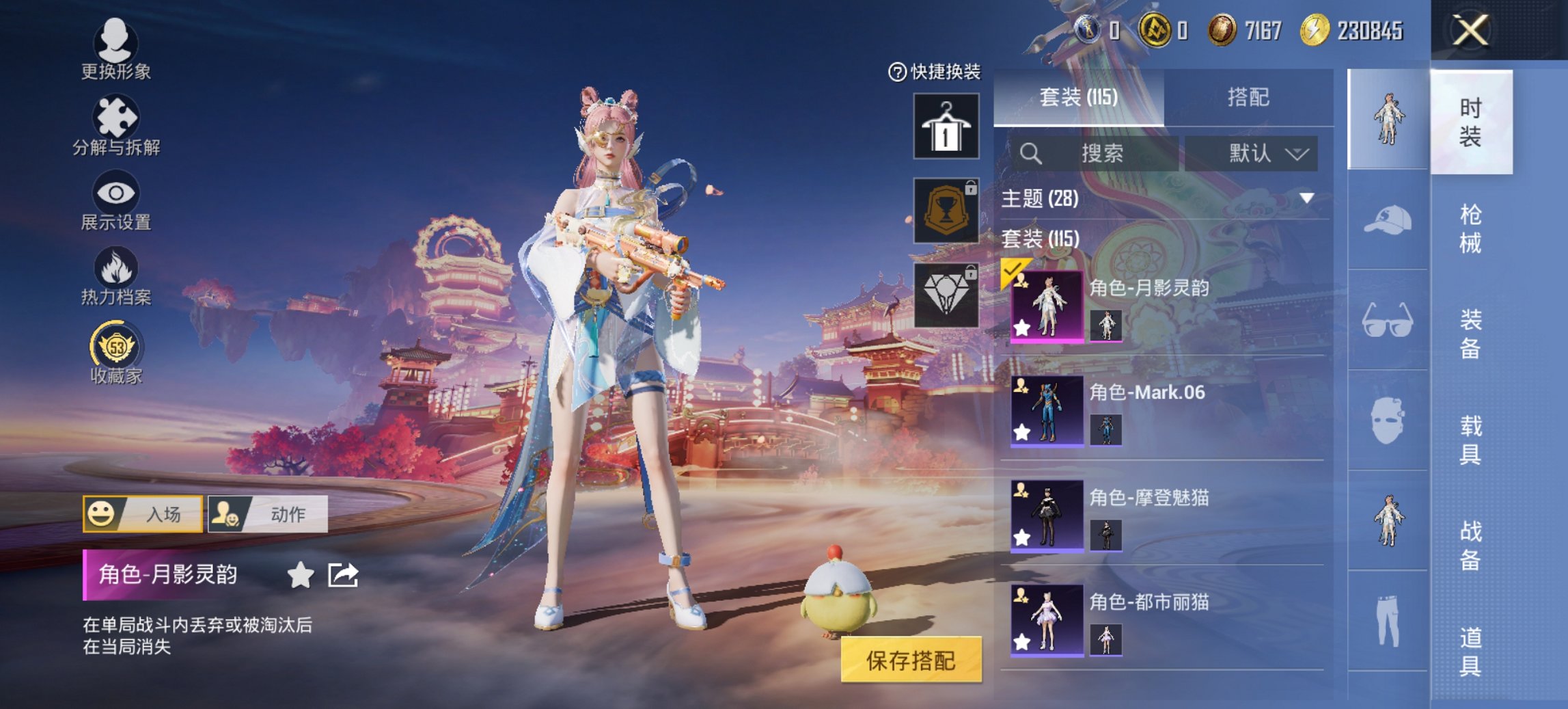The image size is (1568, 709).
Task: Click the wardrobe hanger icon showing 1
Action: point(946,126)
